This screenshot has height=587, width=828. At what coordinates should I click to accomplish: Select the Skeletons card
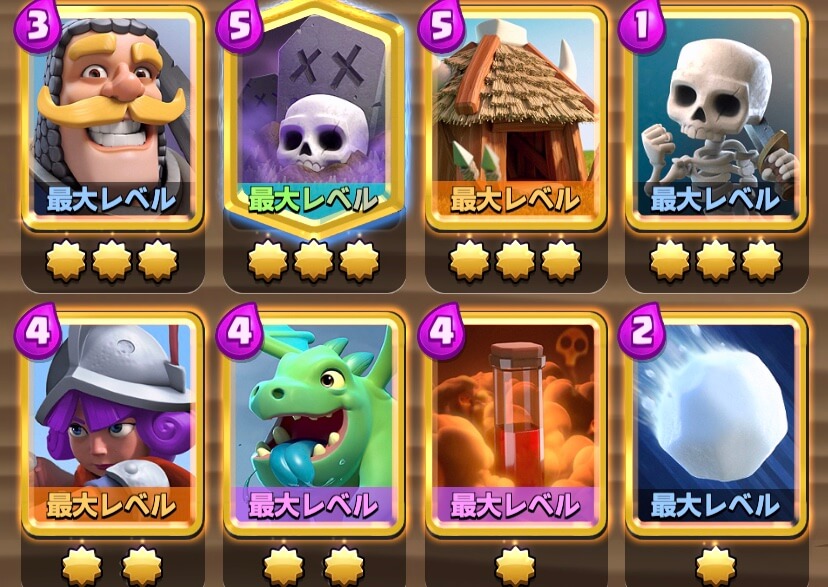716,120
